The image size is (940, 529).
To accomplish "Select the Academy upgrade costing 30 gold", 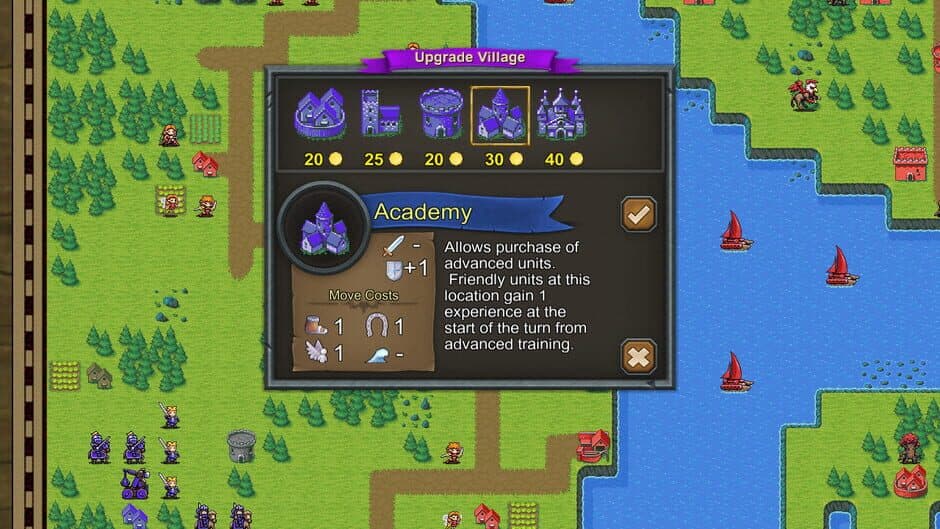I will [x=500, y=114].
